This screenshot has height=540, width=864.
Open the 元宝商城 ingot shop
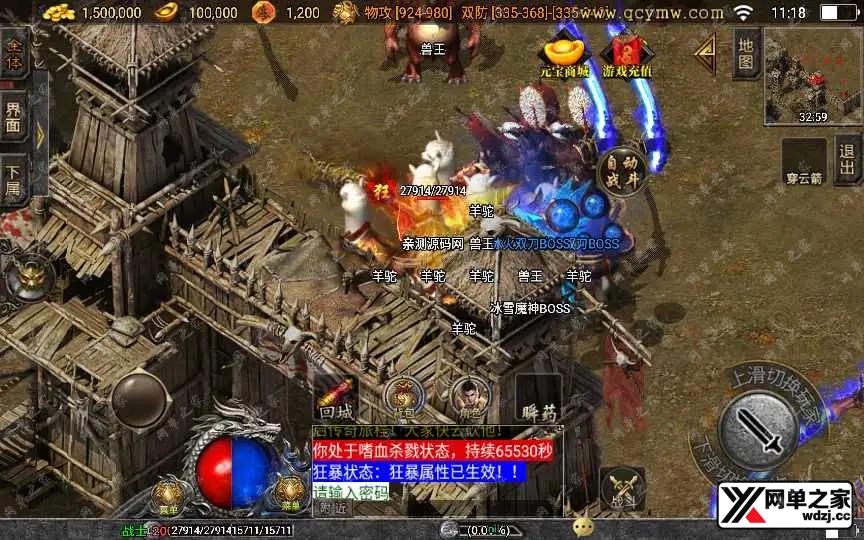point(561,57)
